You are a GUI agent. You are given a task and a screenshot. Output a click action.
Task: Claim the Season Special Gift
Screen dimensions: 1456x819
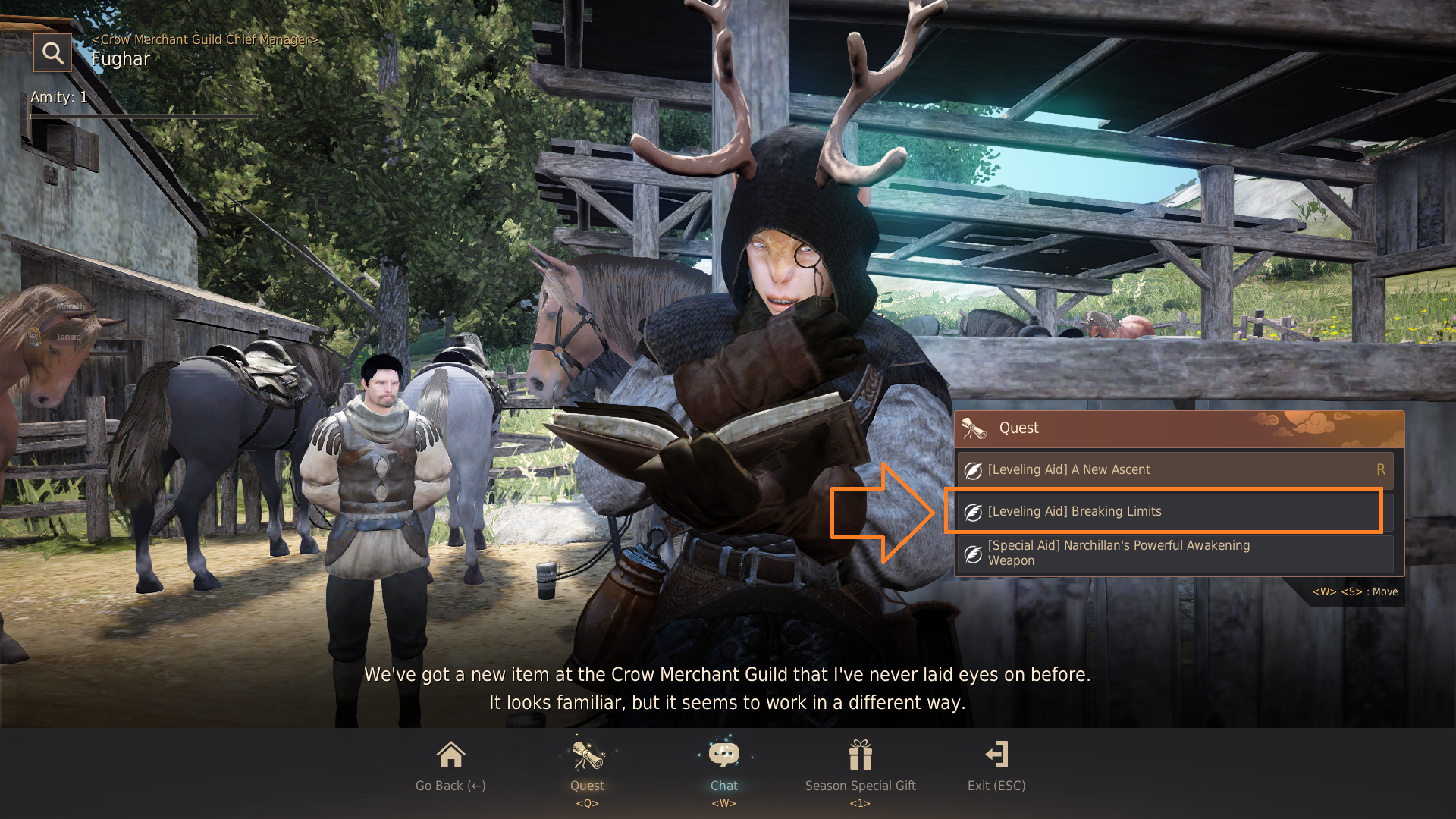coord(860,766)
